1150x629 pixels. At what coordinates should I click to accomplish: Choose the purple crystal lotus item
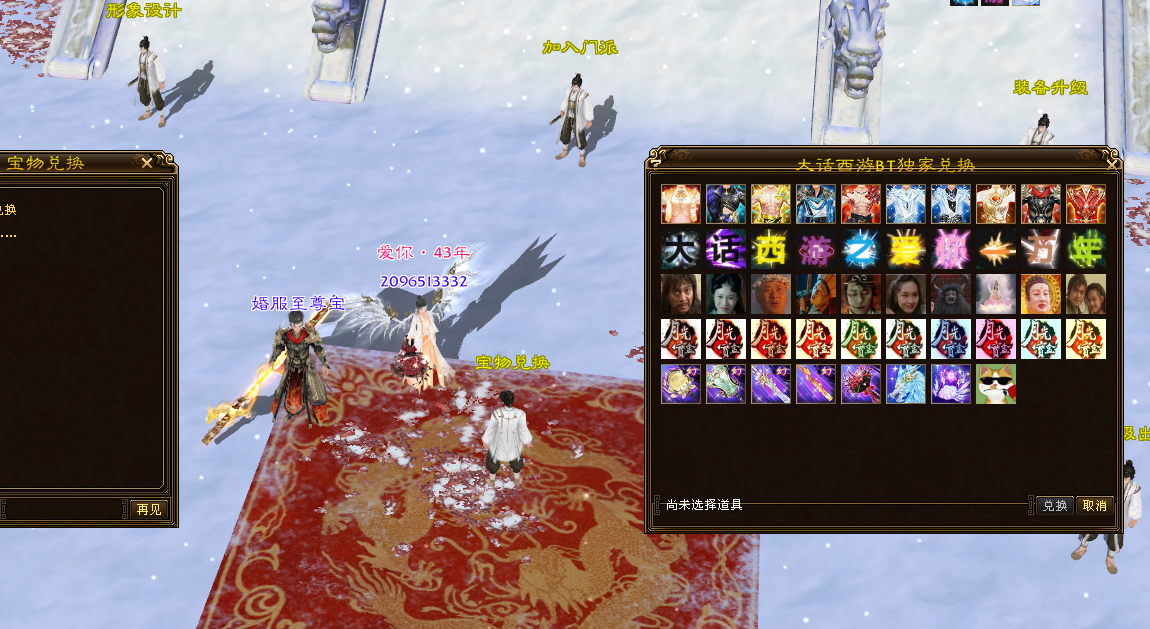(x=950, y=384)
